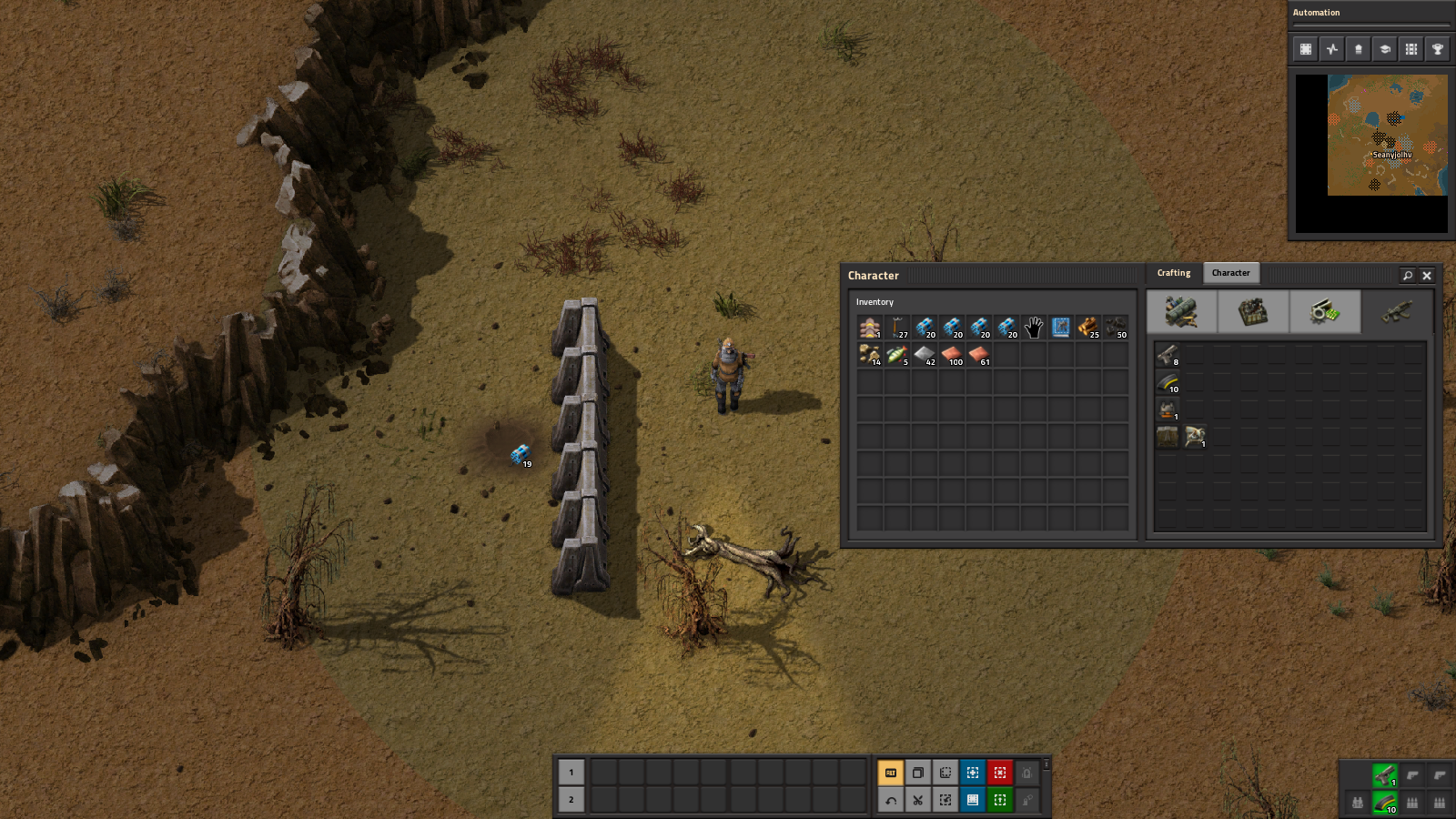Select the coal stack of 50
The height and width of the screenshot is (819, 1456).
[x=1116, y=328]
